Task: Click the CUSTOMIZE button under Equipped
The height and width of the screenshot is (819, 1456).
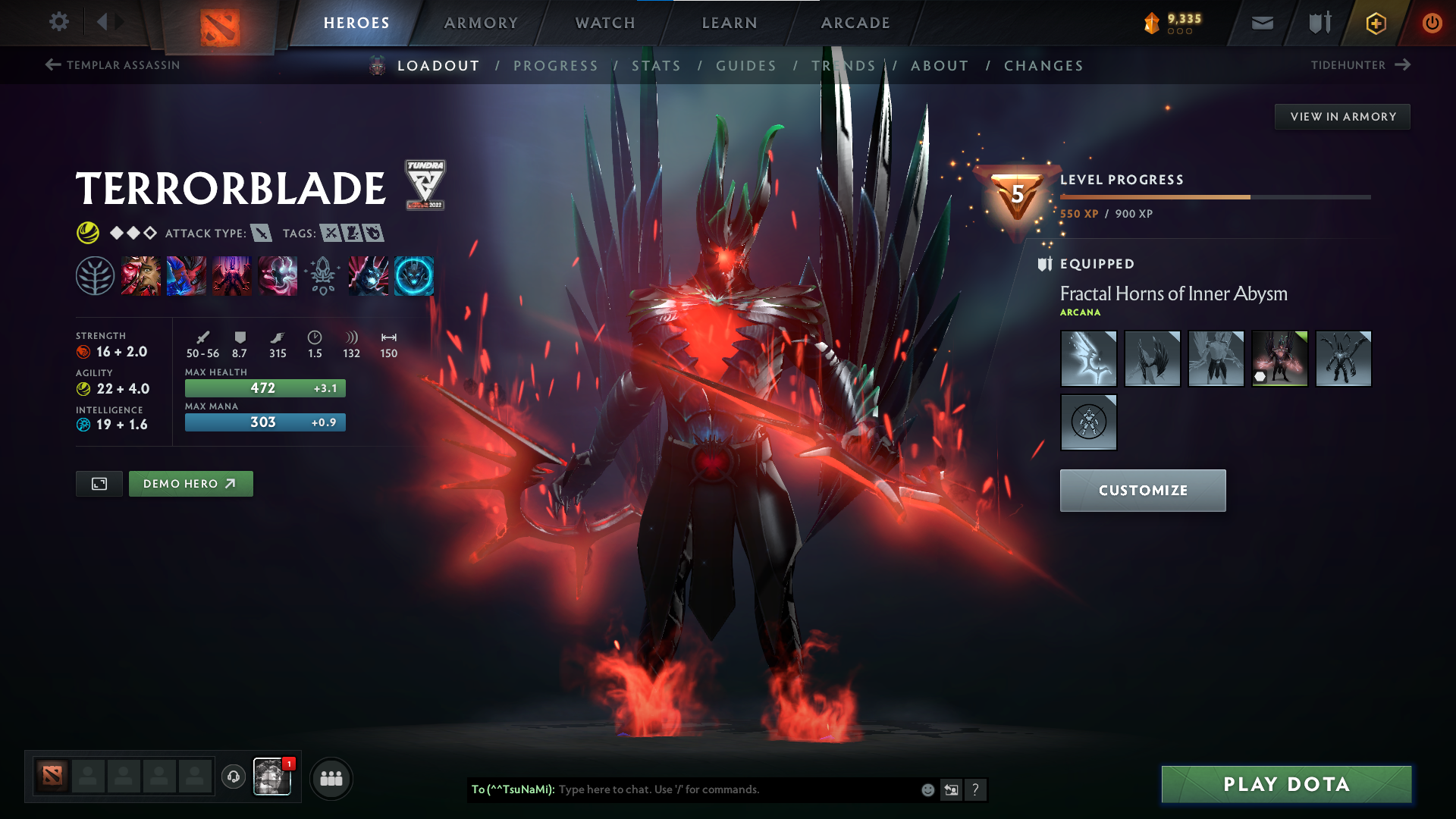Action: tap(1143, 490)
